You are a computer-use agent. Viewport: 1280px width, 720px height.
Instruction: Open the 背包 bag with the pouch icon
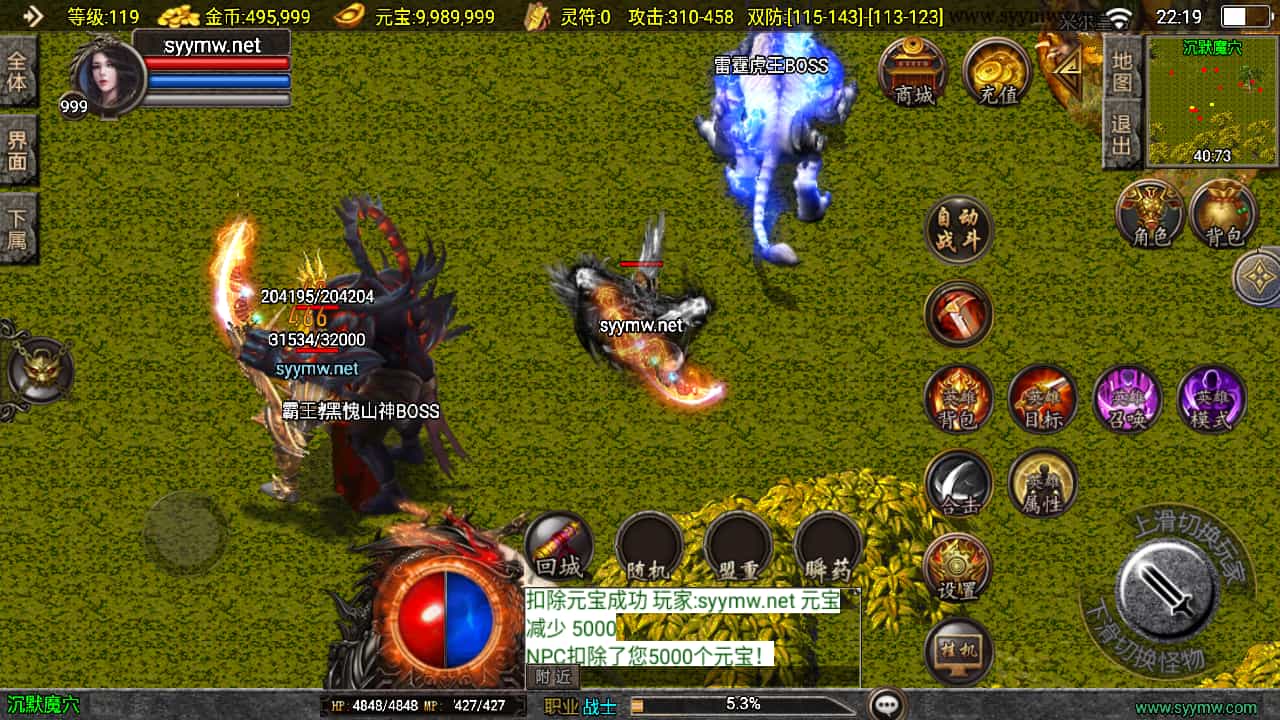pos(1224,214)
